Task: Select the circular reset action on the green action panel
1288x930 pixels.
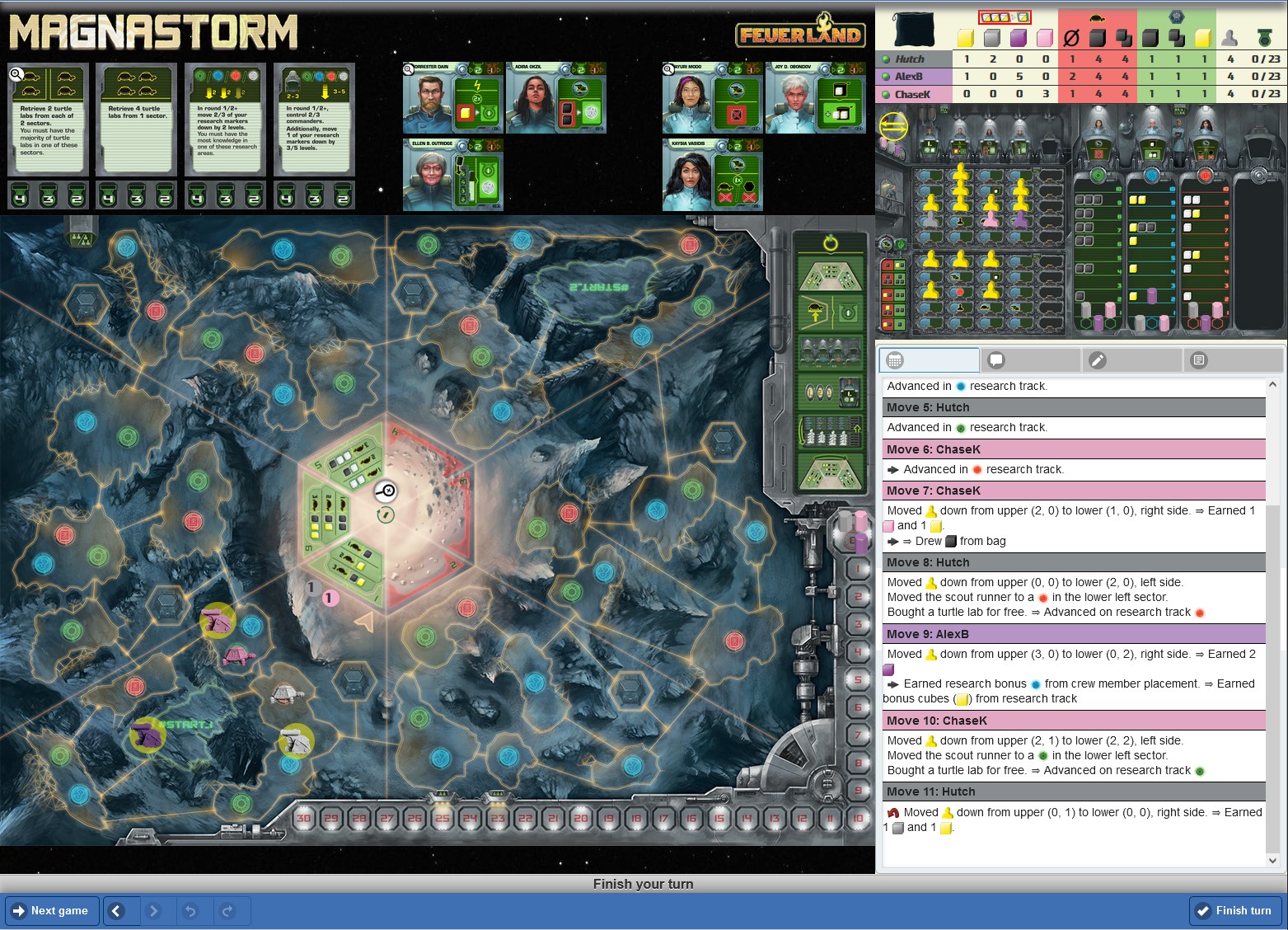Action: (x=831, y=245)
